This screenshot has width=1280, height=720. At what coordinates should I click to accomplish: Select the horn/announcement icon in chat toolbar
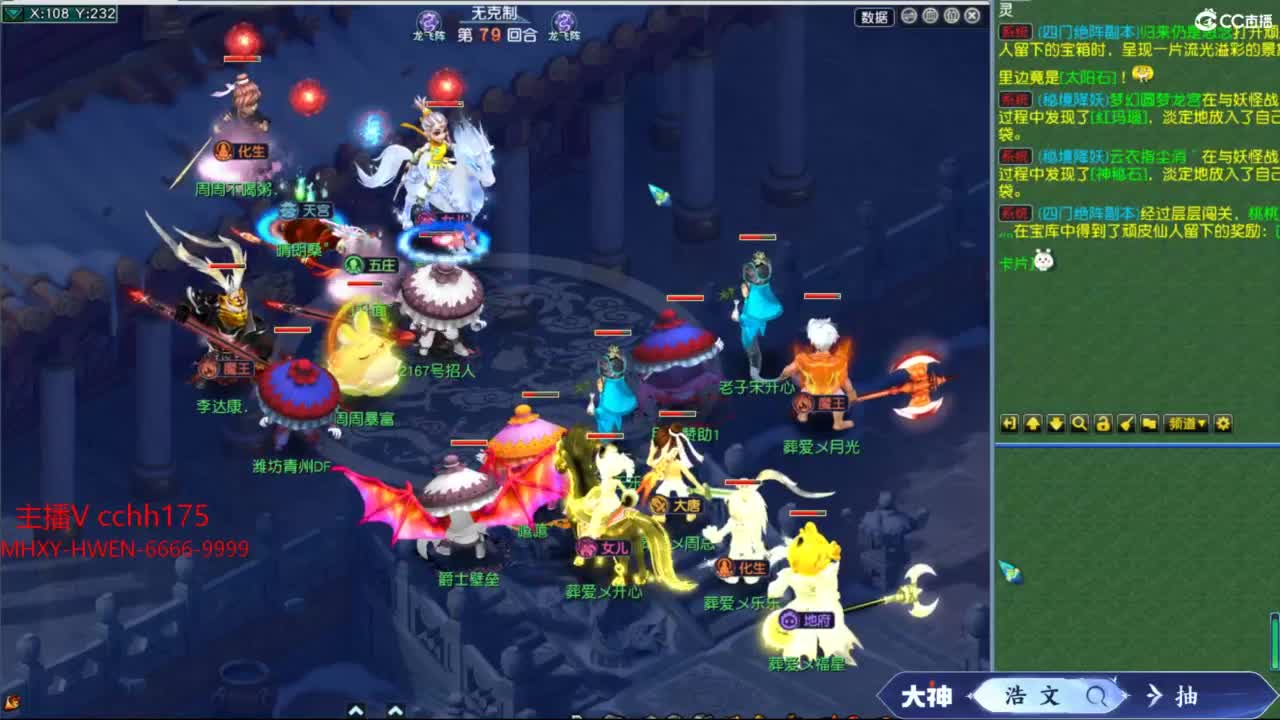pyautogui.click(x=1127, y=424)
